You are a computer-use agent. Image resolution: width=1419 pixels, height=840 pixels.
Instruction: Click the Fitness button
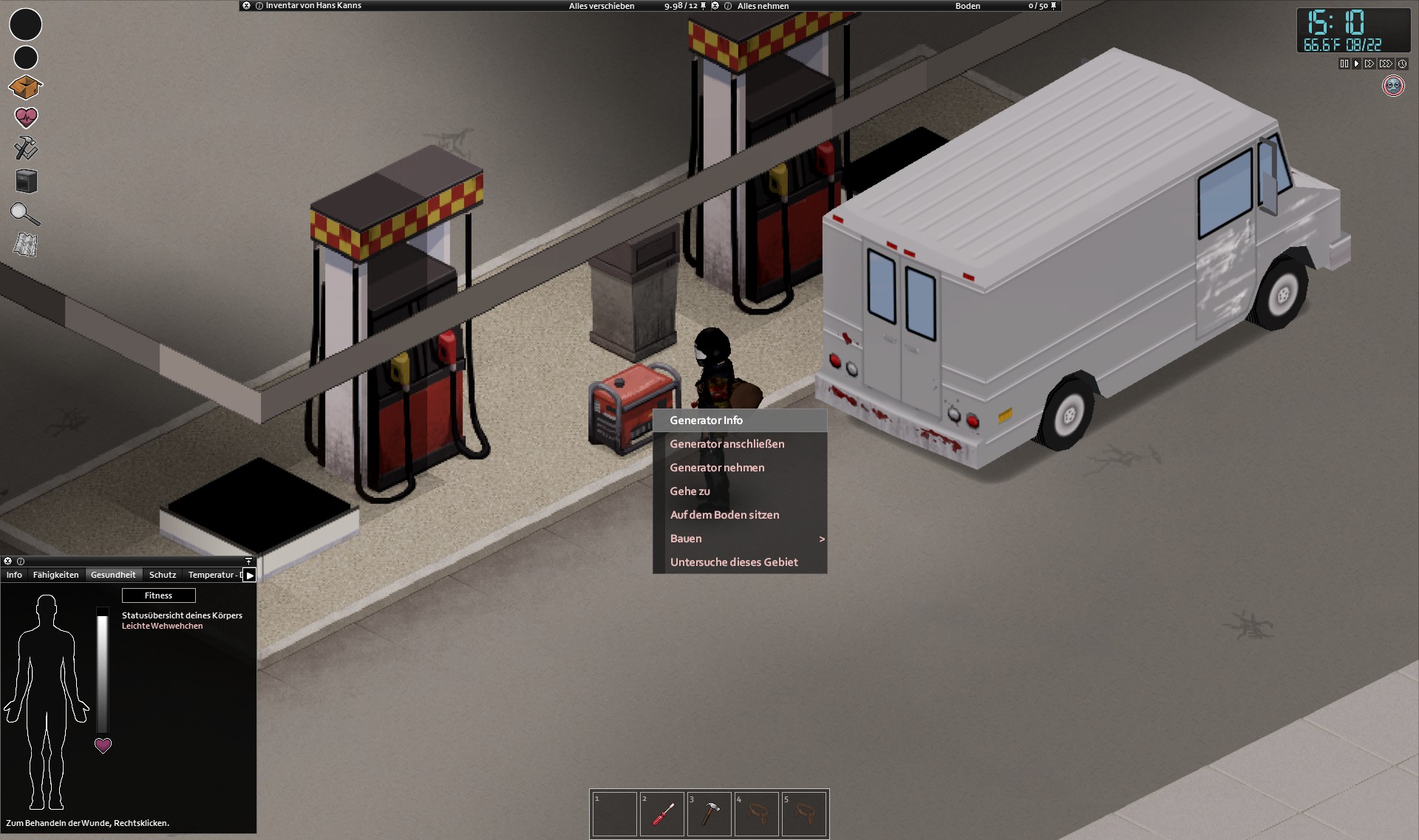click(158, 595)
